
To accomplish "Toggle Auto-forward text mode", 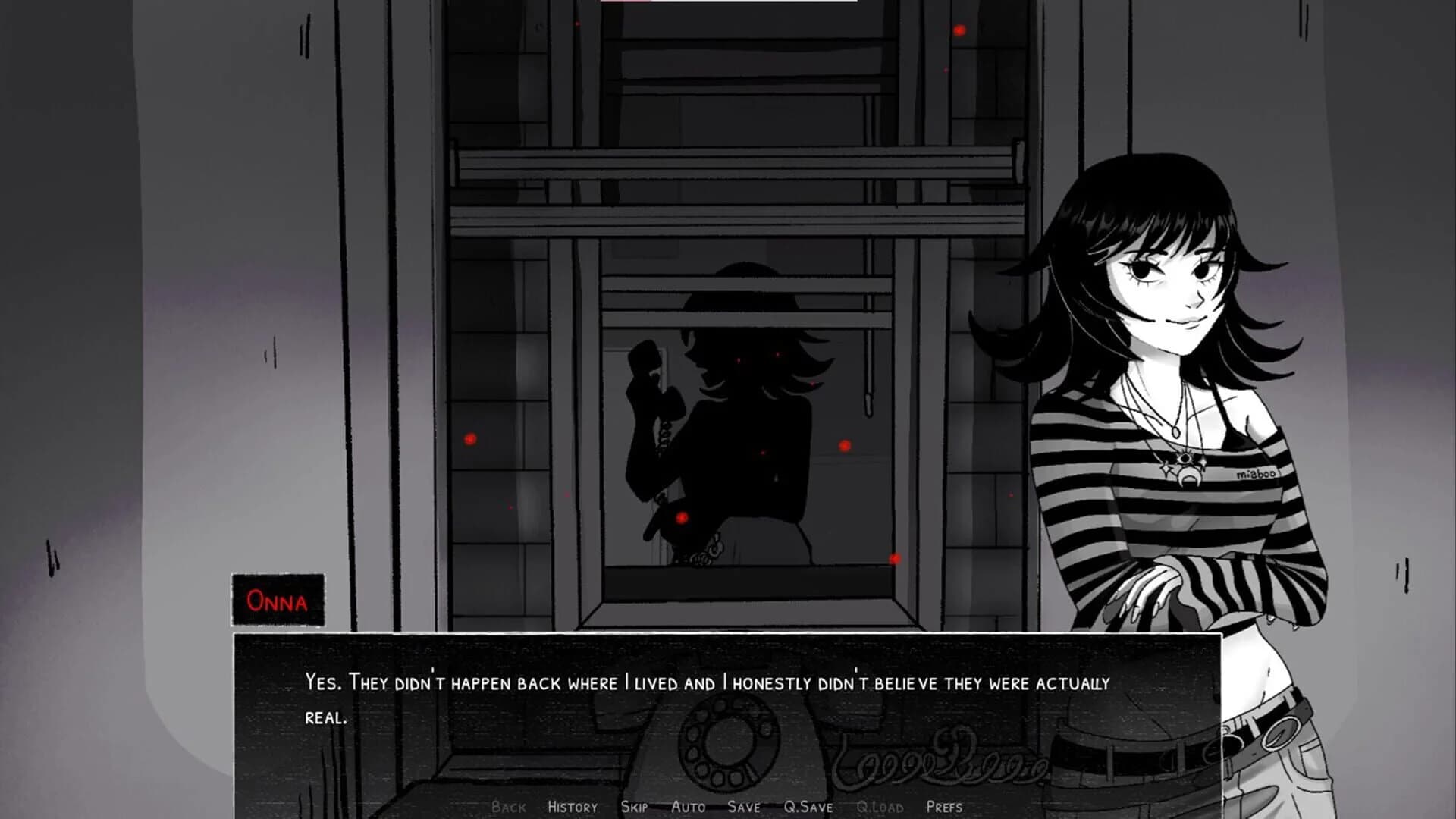I will coord(689,808).
